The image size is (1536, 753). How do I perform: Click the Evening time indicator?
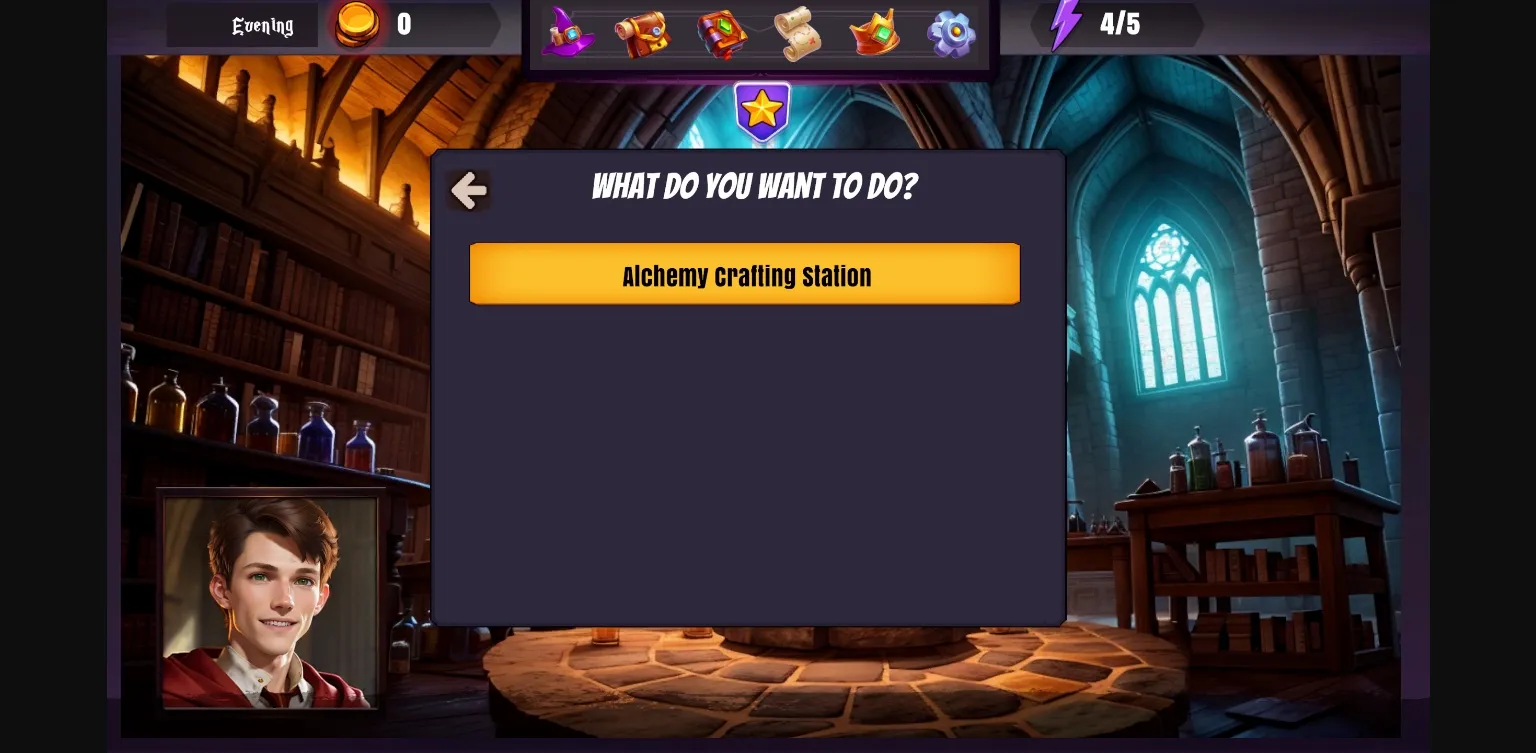coord(262,25)
